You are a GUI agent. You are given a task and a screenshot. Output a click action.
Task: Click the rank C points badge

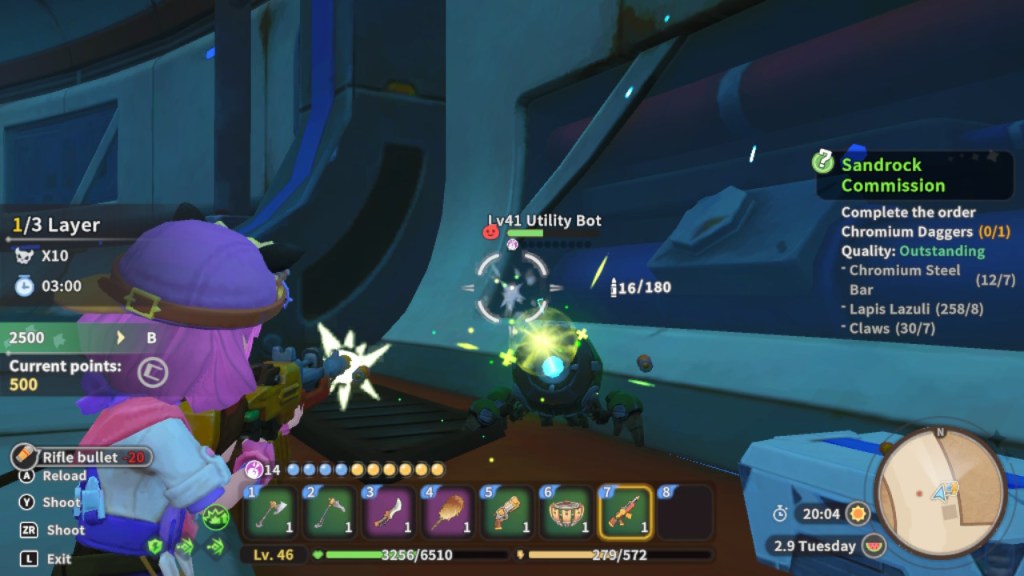coord(153,372)
